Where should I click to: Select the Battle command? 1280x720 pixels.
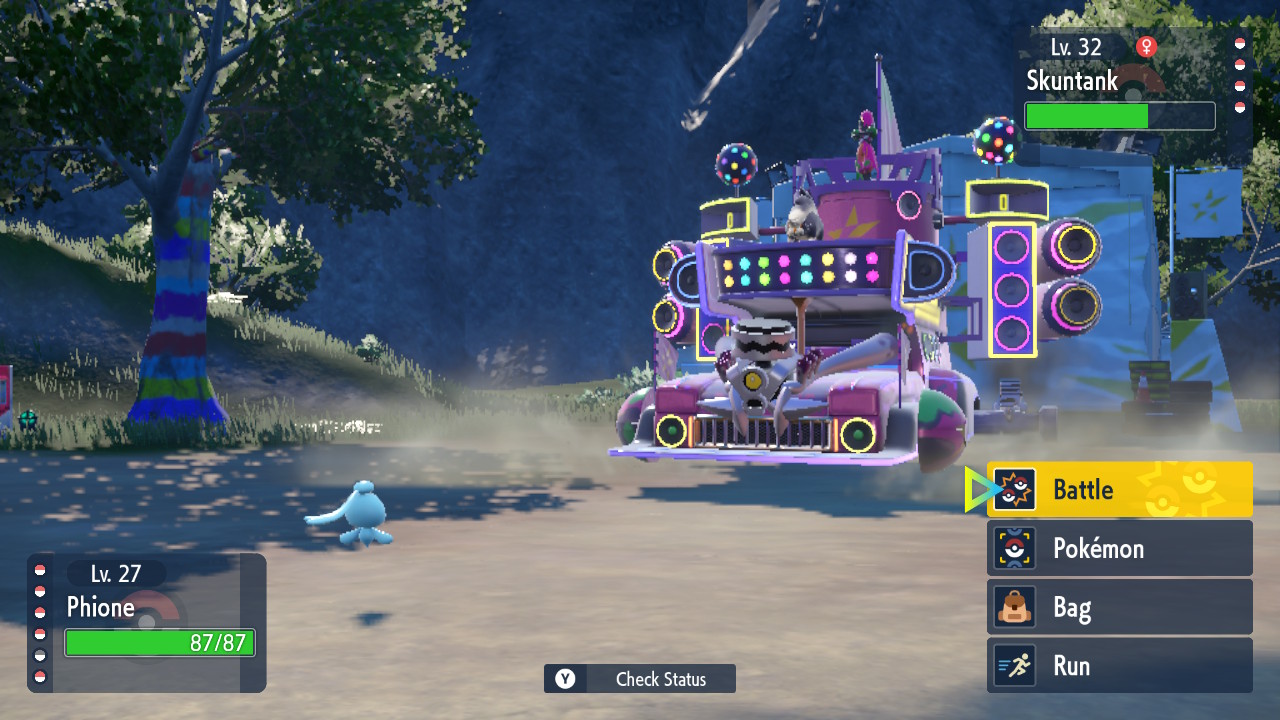click(1119, 490)
